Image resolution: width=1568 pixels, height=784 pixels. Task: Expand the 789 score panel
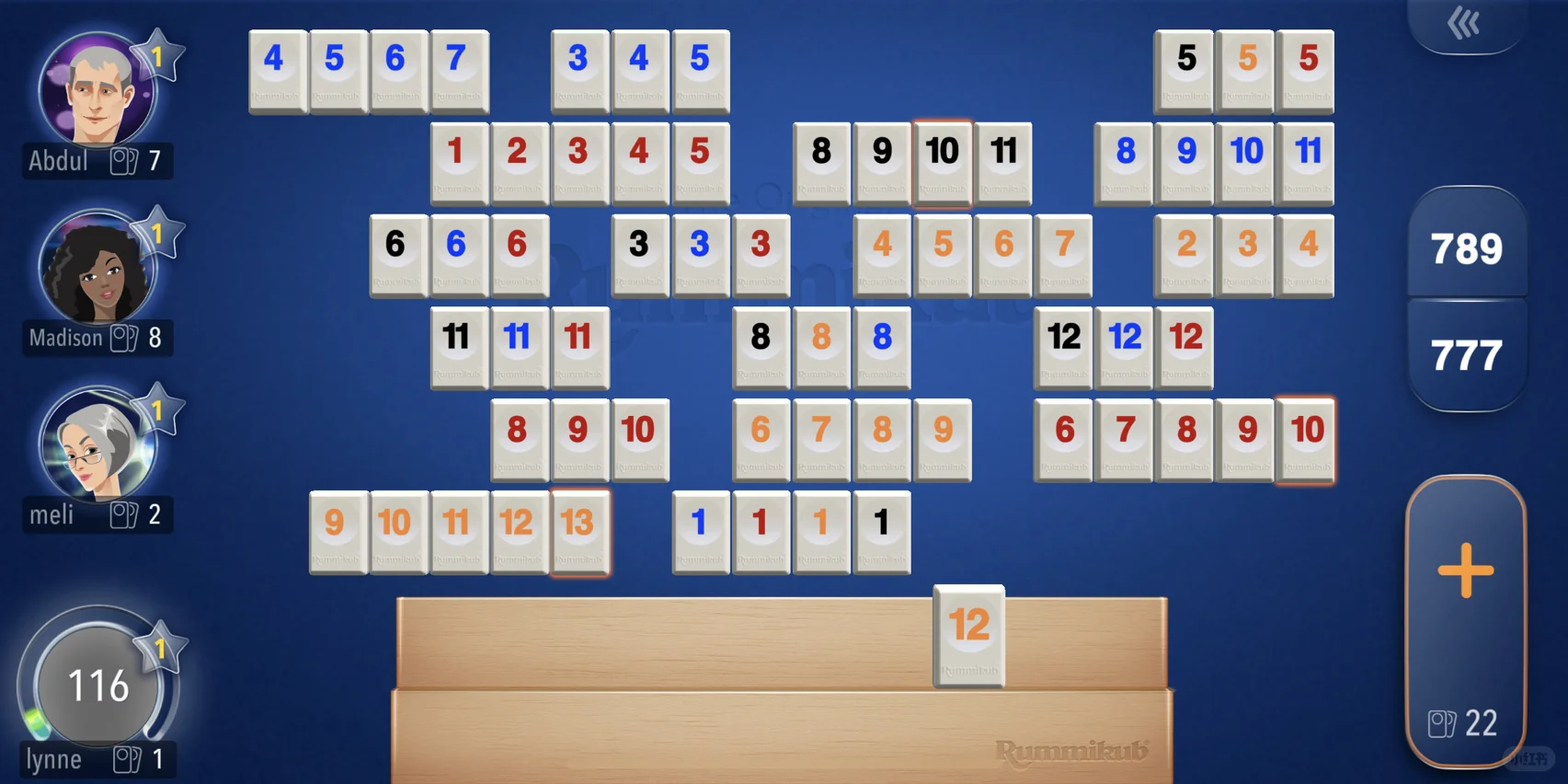pyautogui.click(x=1467, y=247)
